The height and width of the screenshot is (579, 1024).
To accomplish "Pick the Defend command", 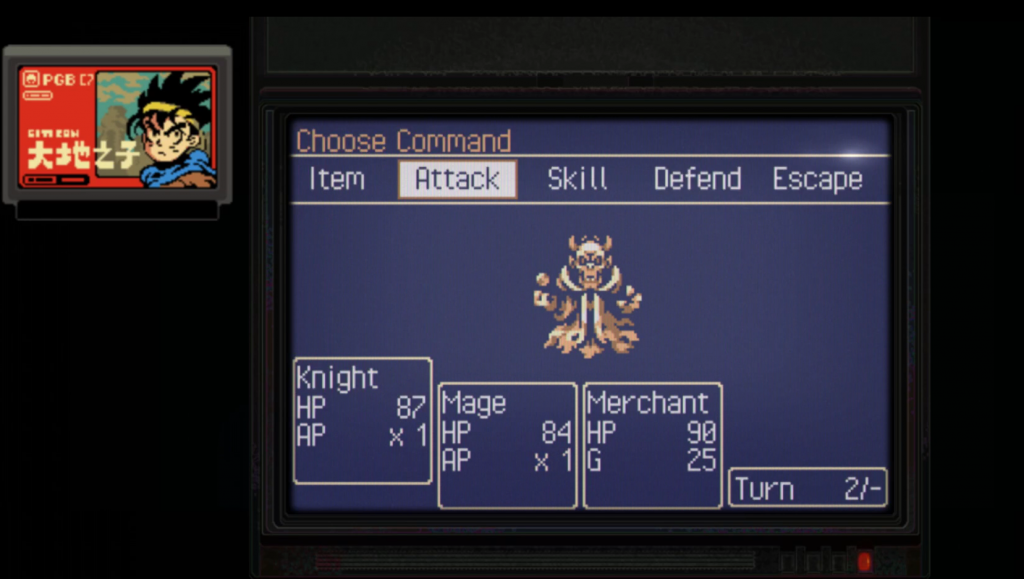I will pos(697,180).
